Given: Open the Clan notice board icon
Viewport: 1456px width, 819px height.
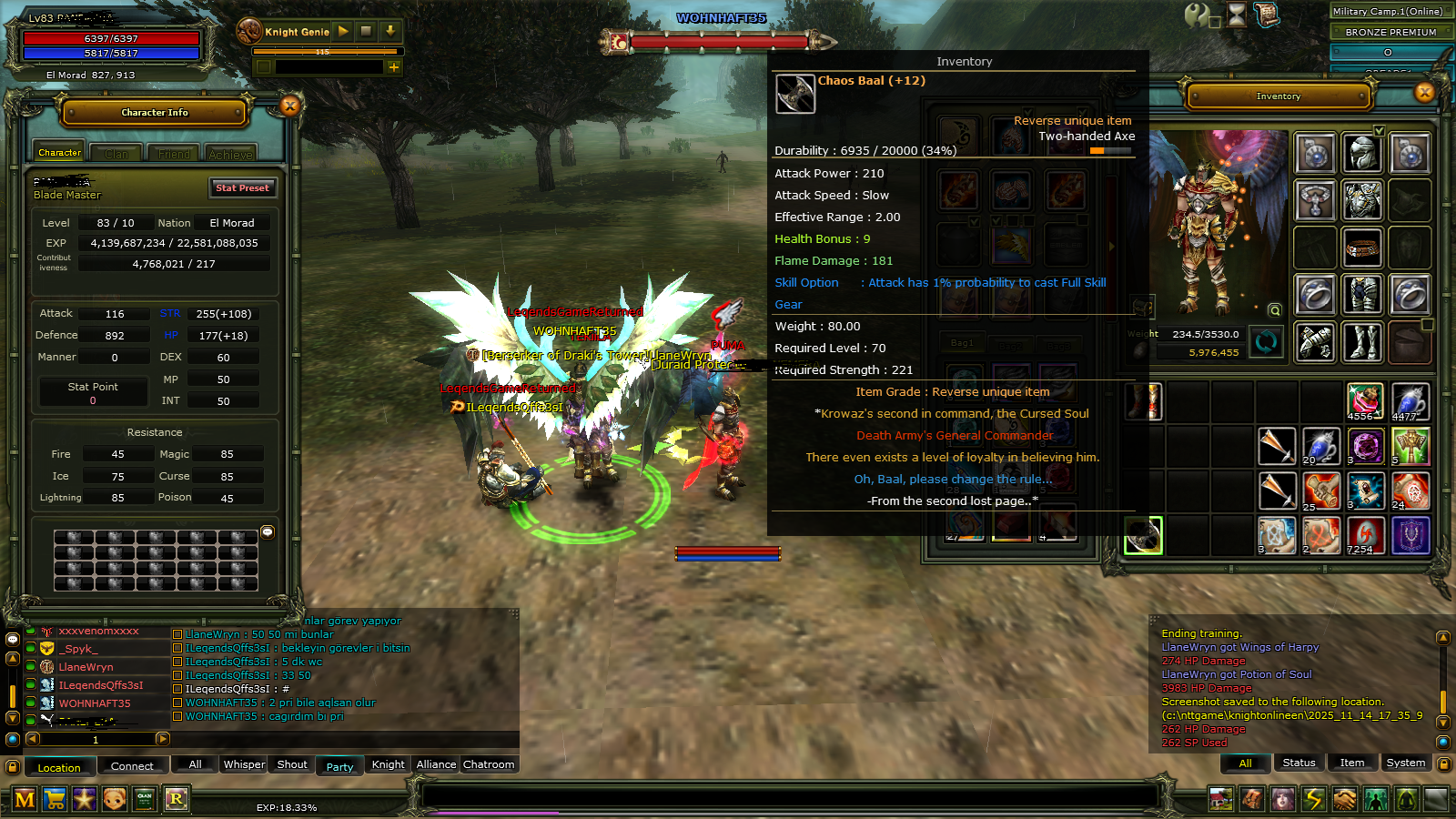Looking at the screenshot, I should coord(145,798).
